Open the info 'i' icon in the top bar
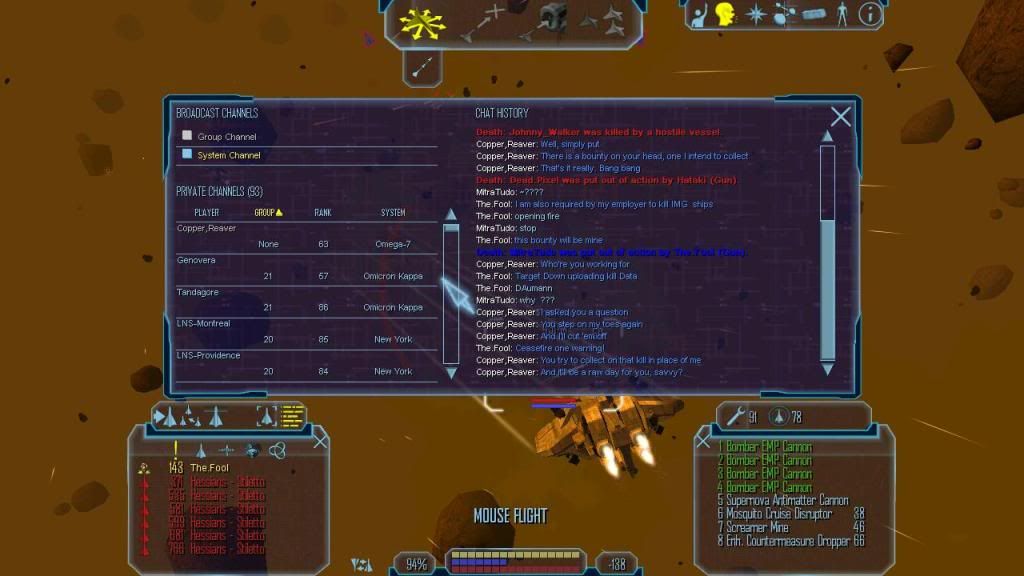Screen dimensions: 1024x576 coord(870,14)
